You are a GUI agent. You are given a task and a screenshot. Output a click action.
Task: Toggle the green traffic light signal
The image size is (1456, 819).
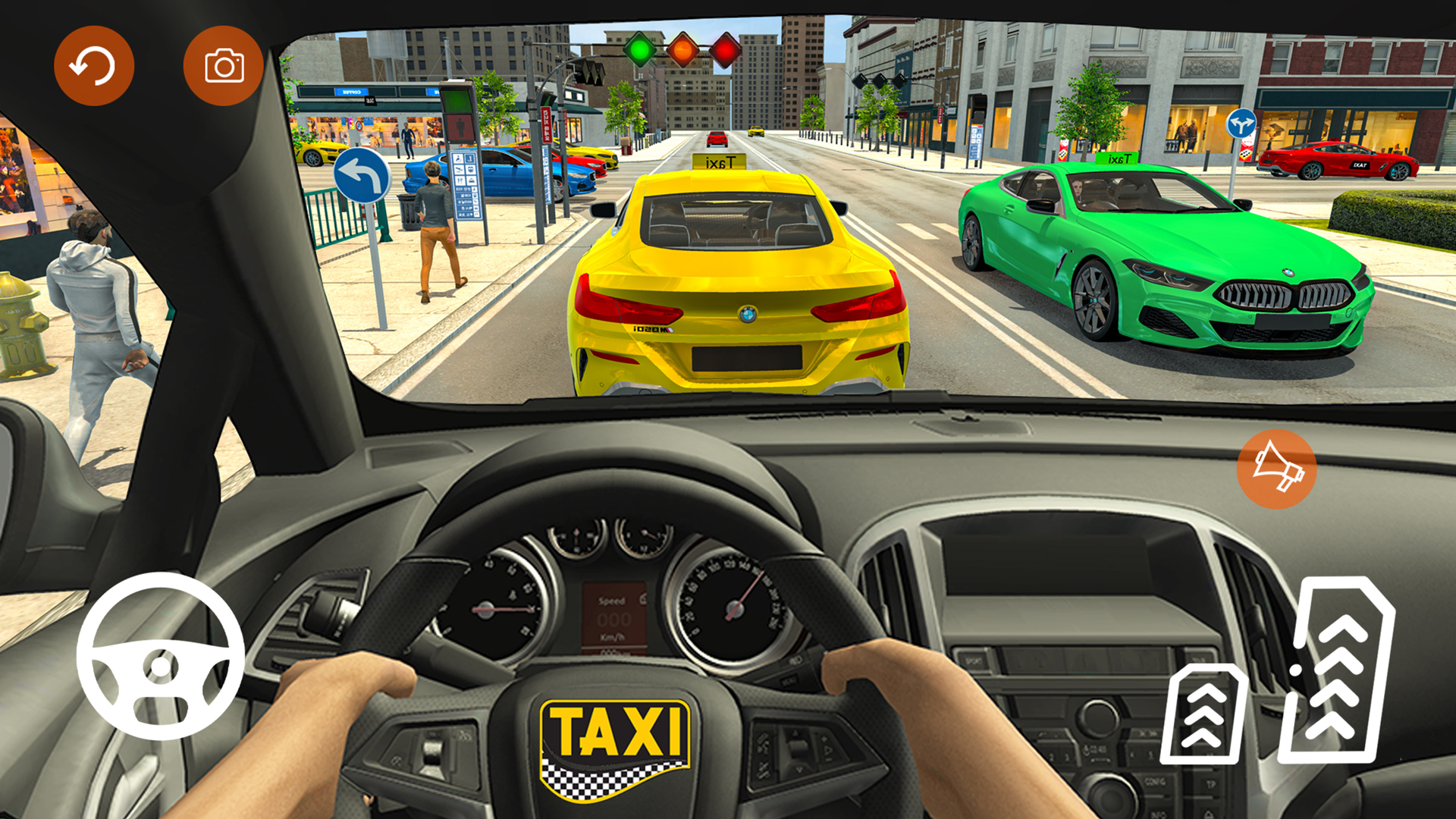pos(639,48)
